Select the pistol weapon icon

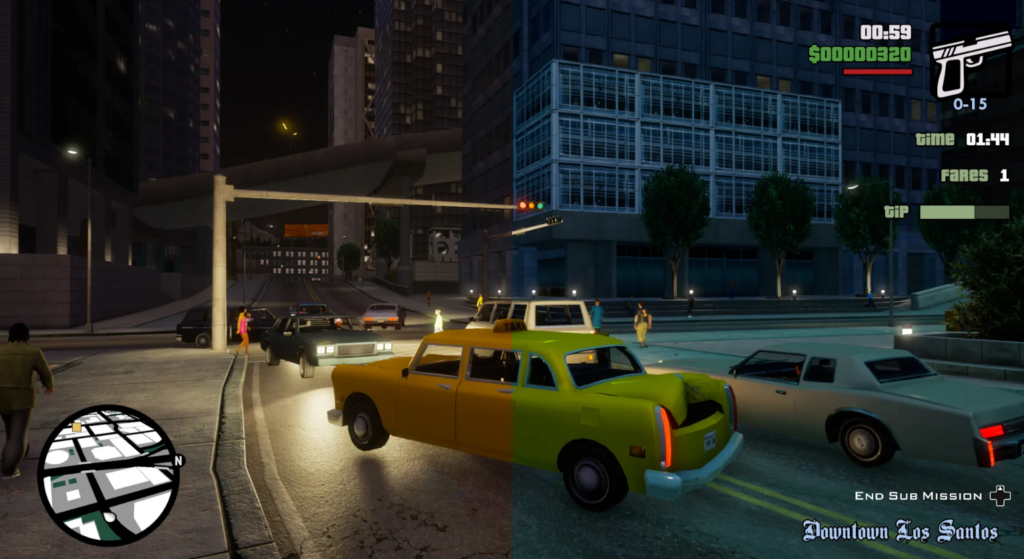969,60
